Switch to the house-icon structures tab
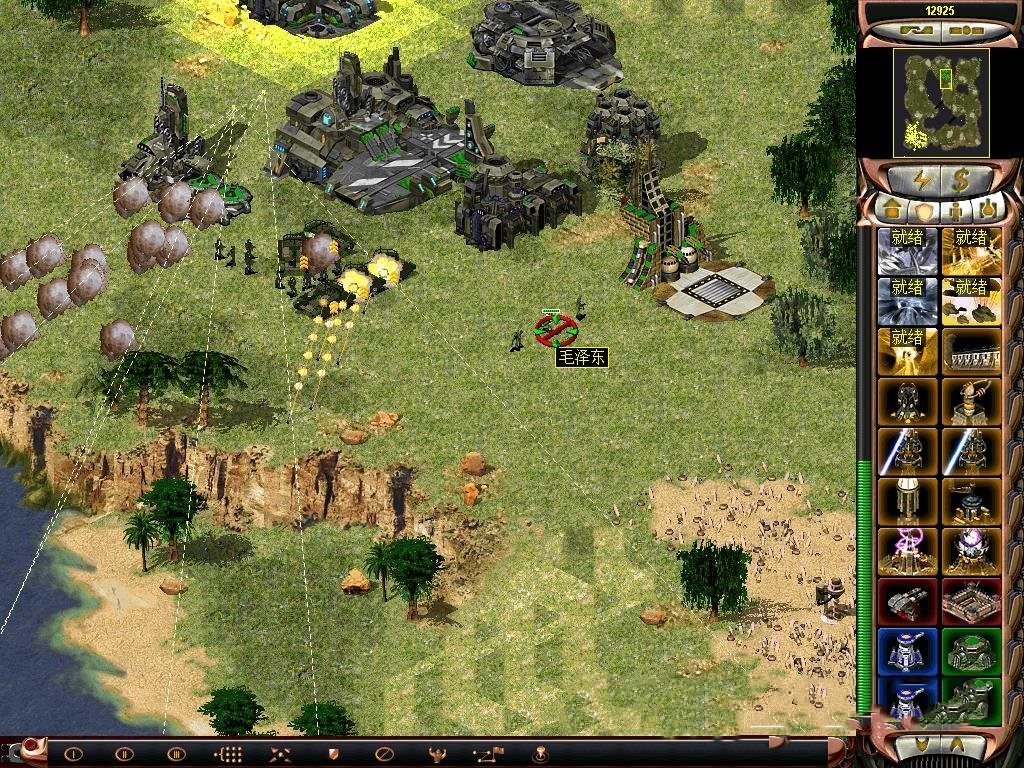This screenshot has height=768, width=1024. coord(890,211)
